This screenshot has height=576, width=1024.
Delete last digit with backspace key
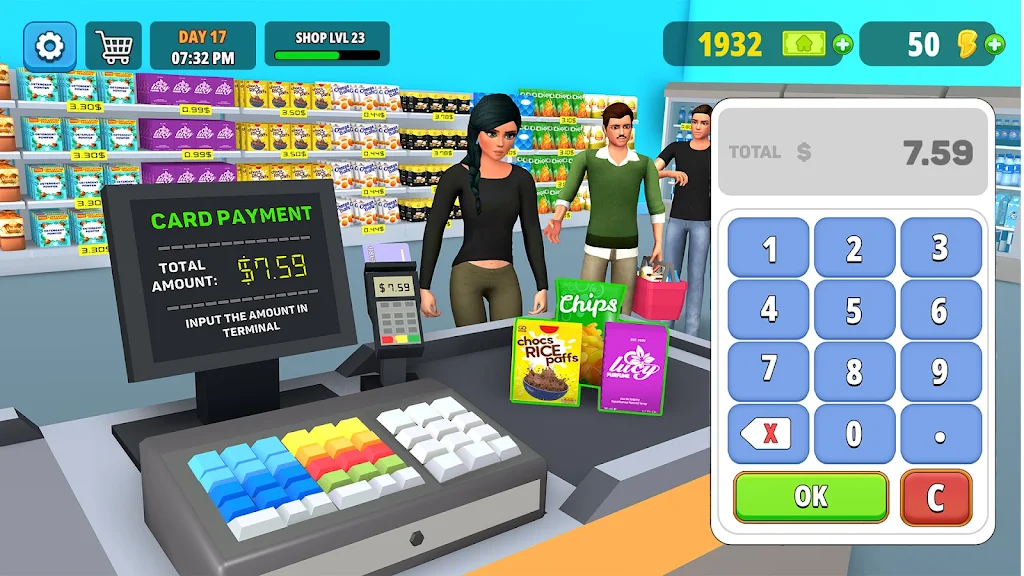click(x=768, y=434)
